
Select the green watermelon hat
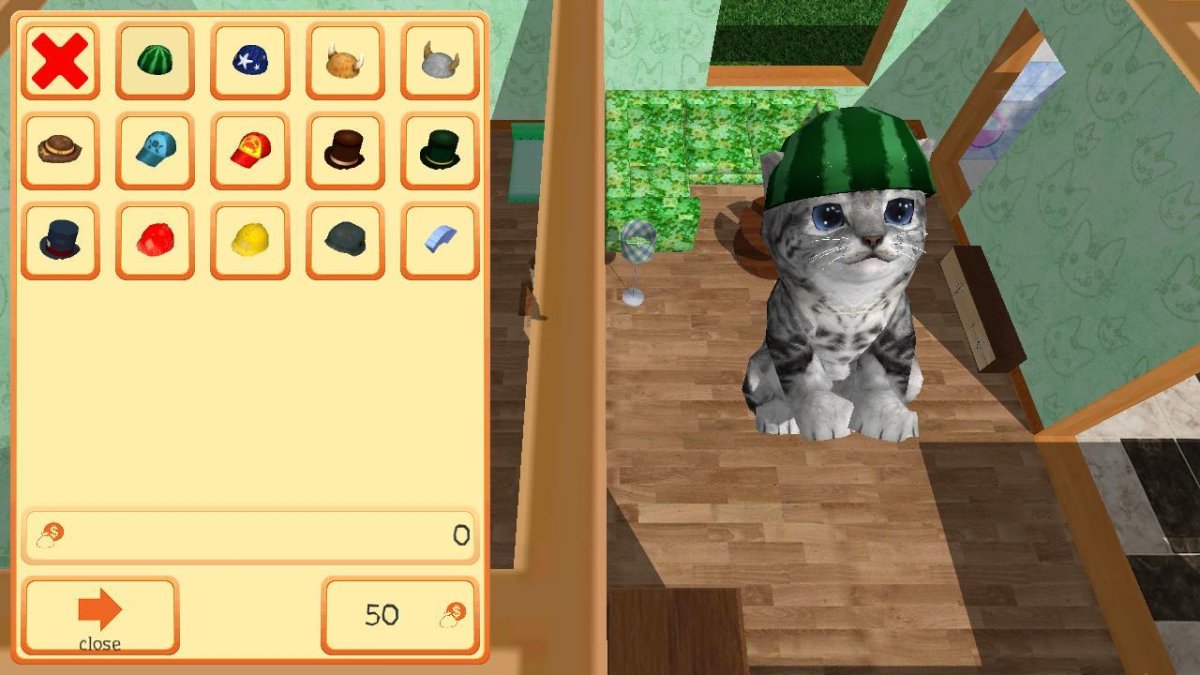pos(155,61)
